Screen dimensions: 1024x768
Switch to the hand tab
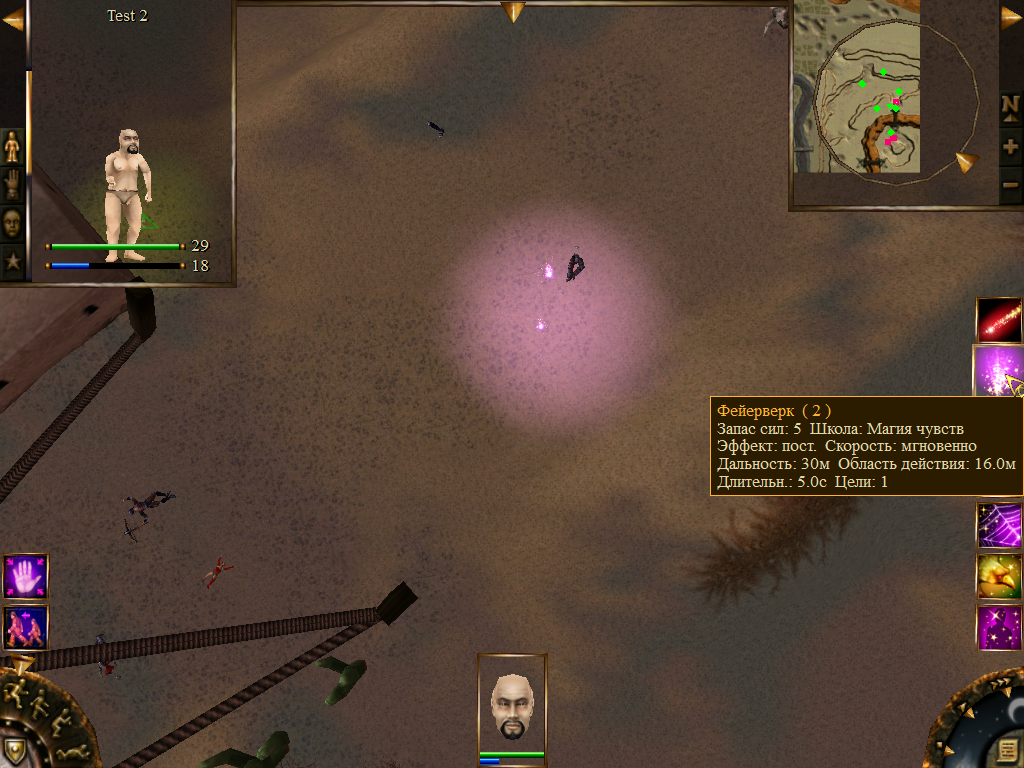point(12,185)
